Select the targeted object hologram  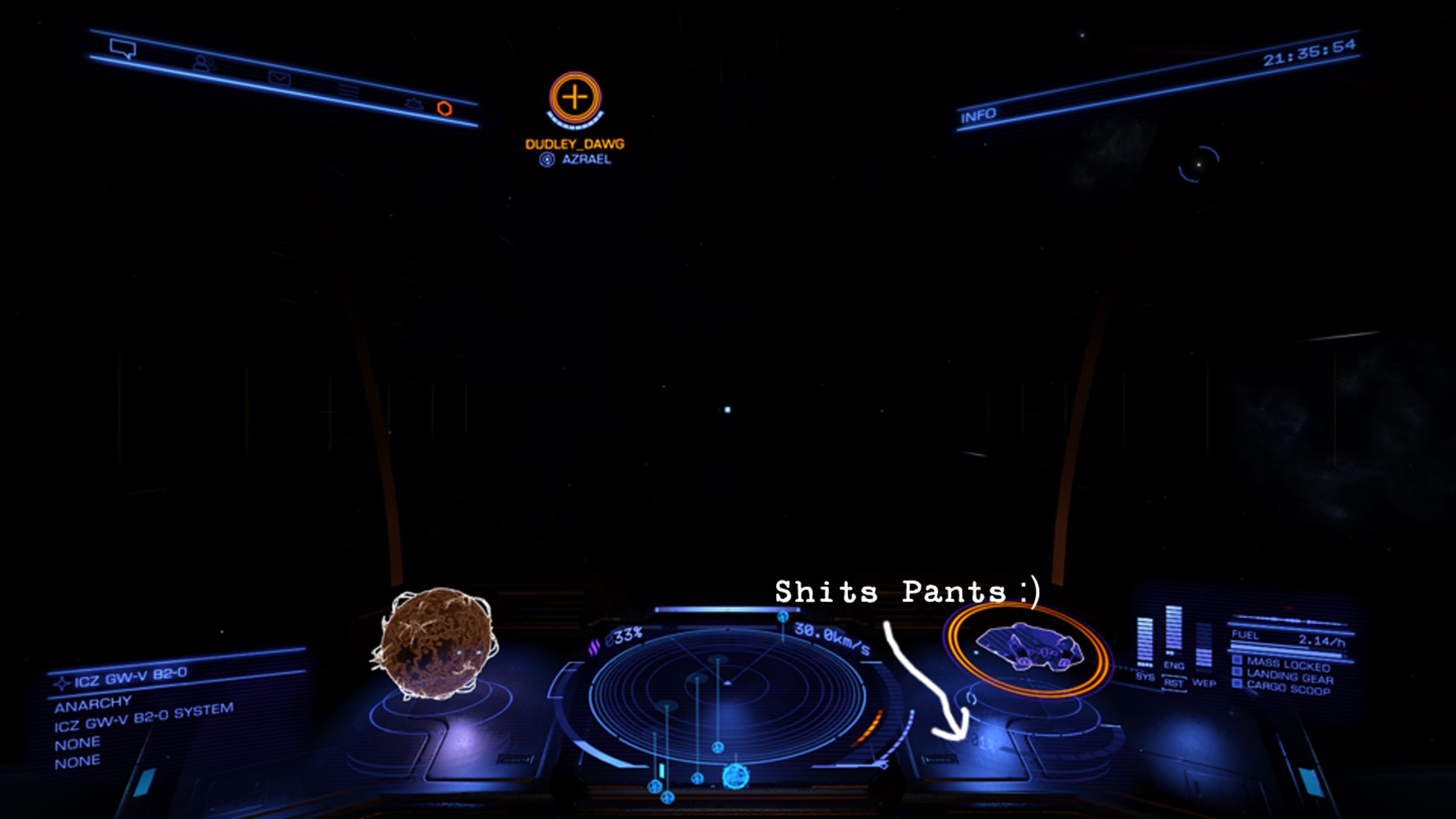tap(435, 643)
